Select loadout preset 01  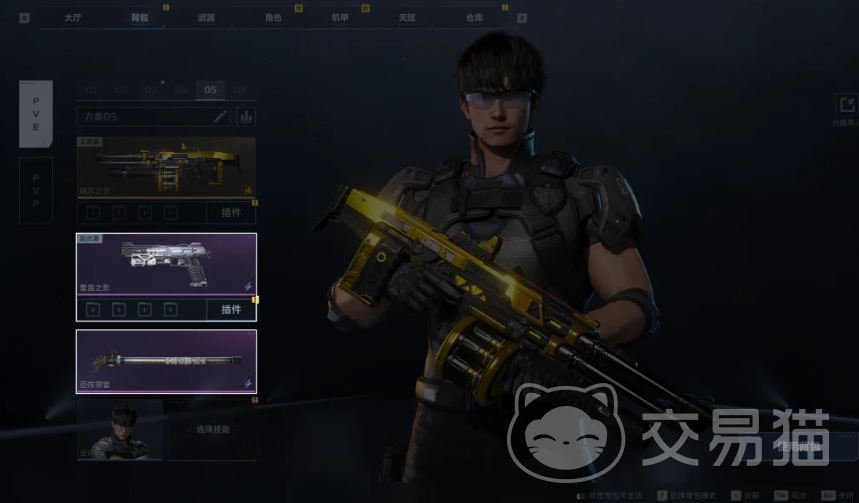point(91,90)
